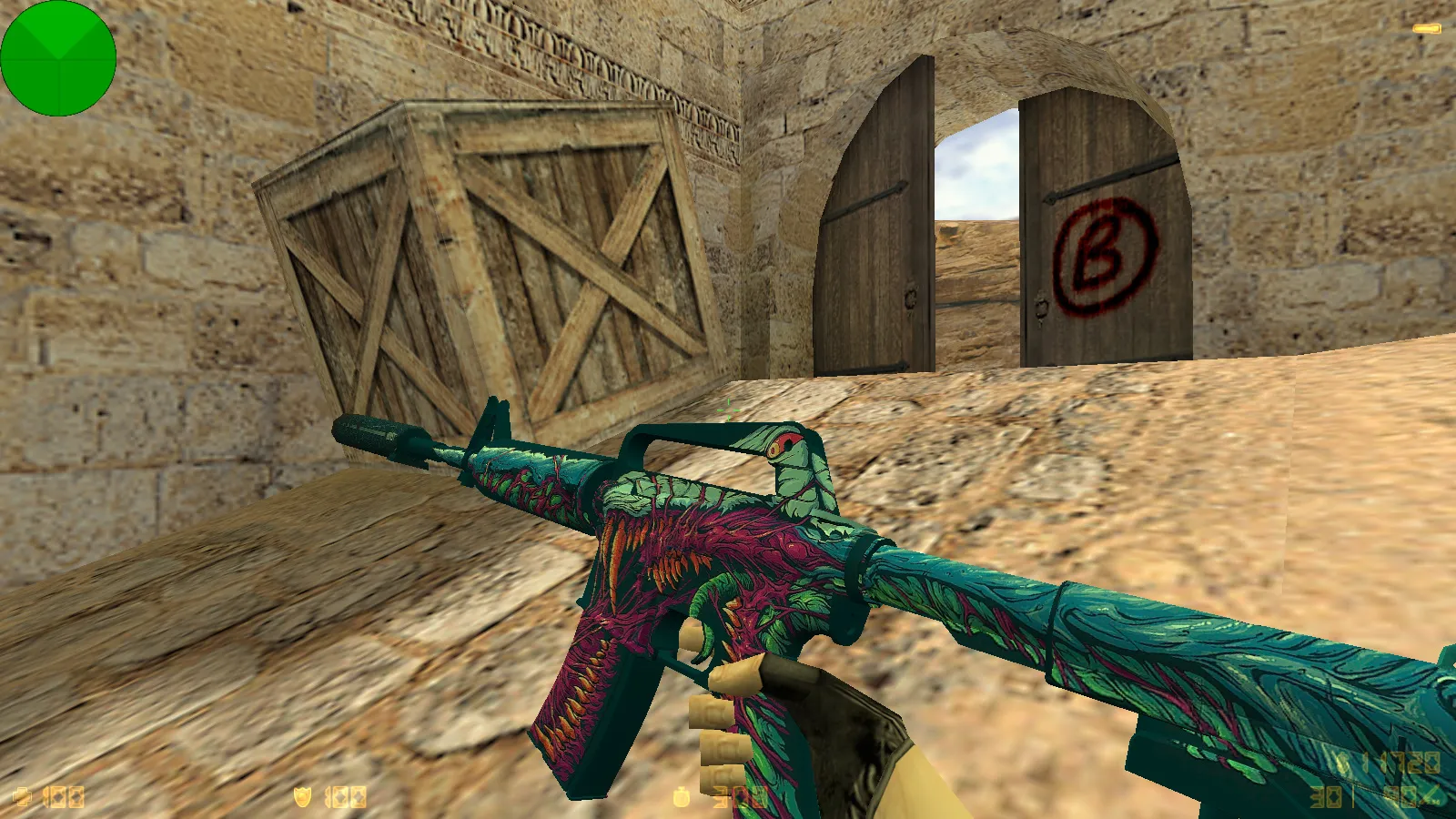
Task: Click the health cross icon in the HUD
Action: (x=23, y=794)
